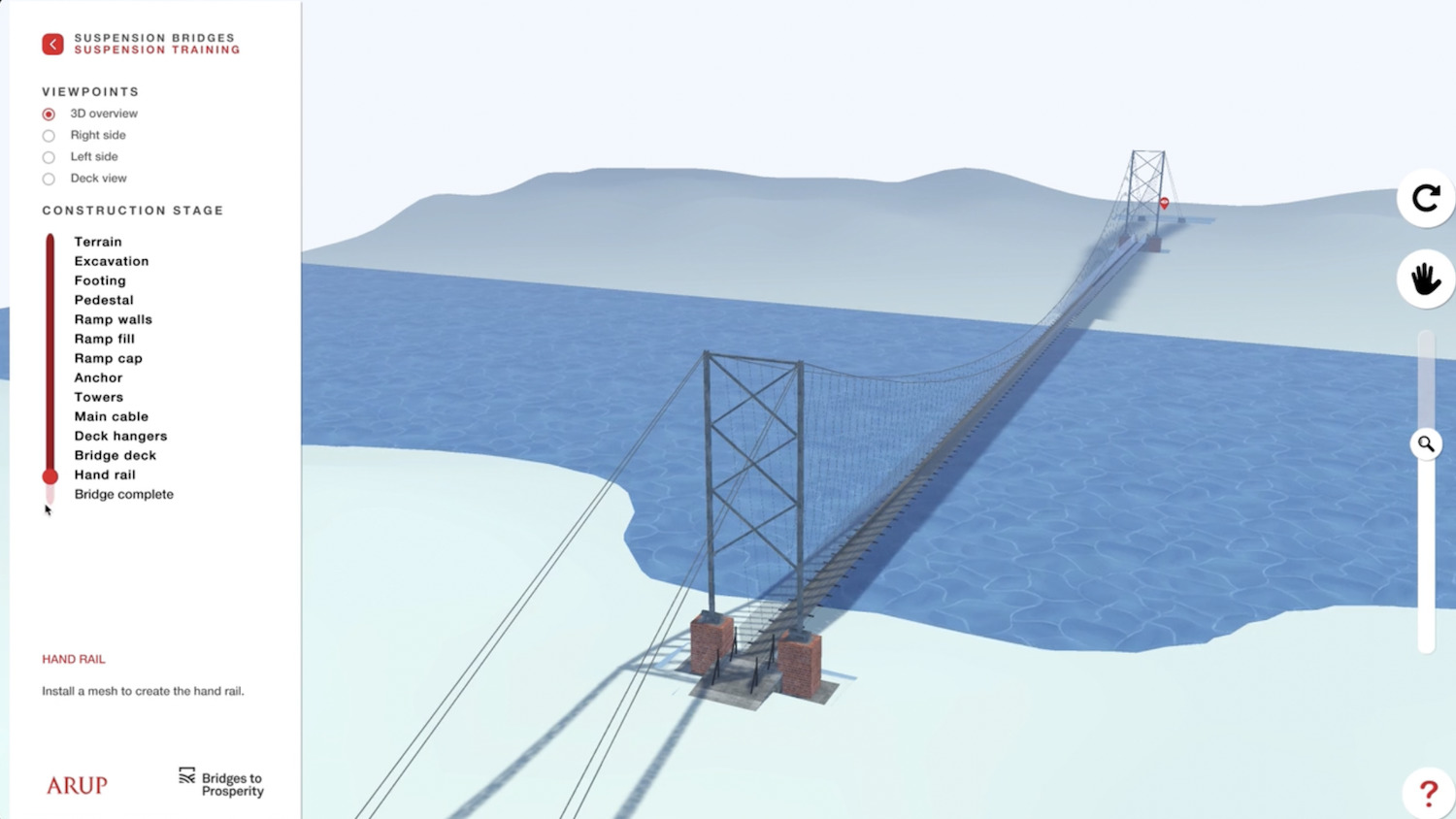
Task: Switch to Deck view
Action: (x=49, y=179)
